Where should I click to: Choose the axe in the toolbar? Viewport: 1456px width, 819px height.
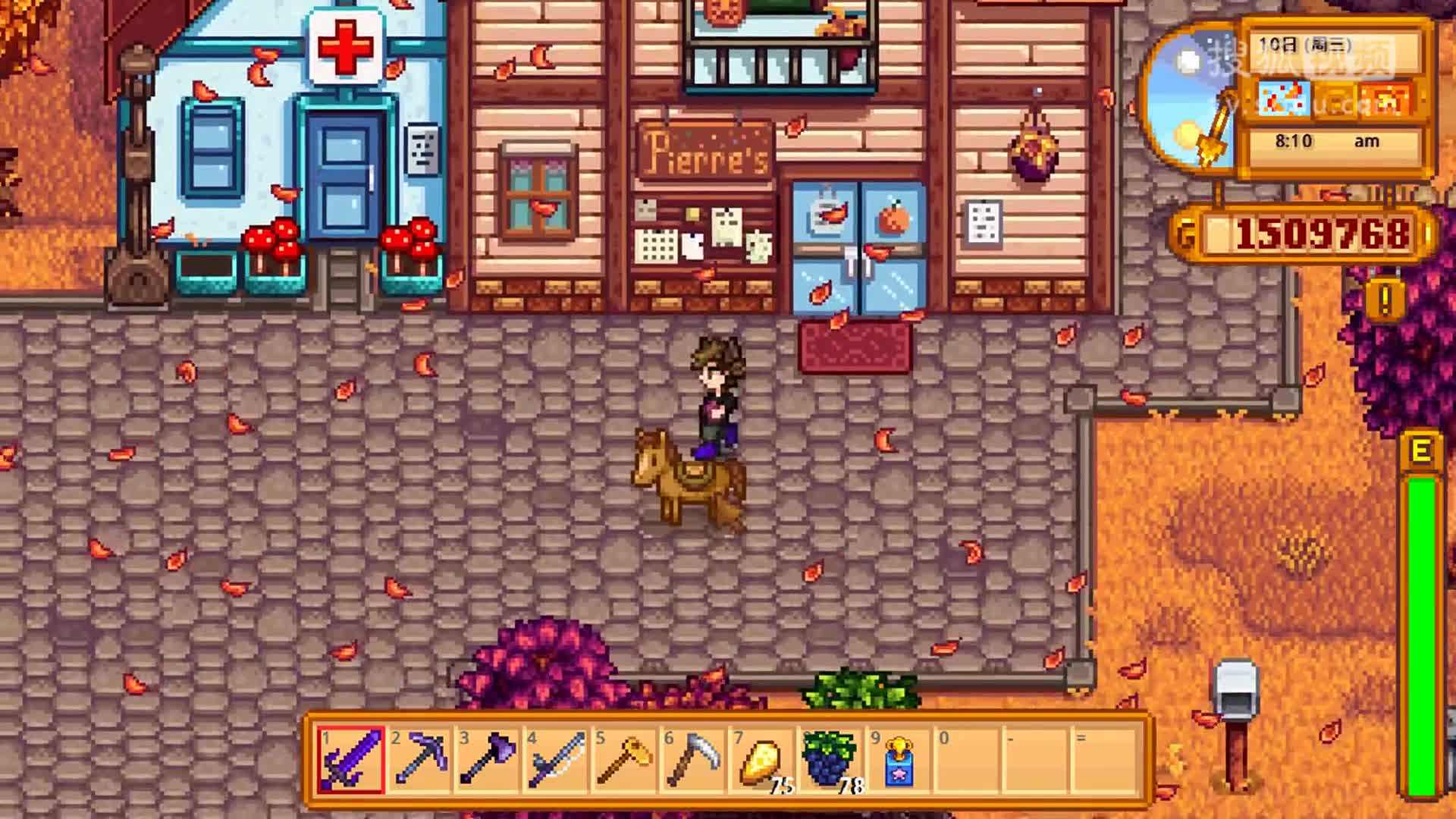tap(488, 760)
